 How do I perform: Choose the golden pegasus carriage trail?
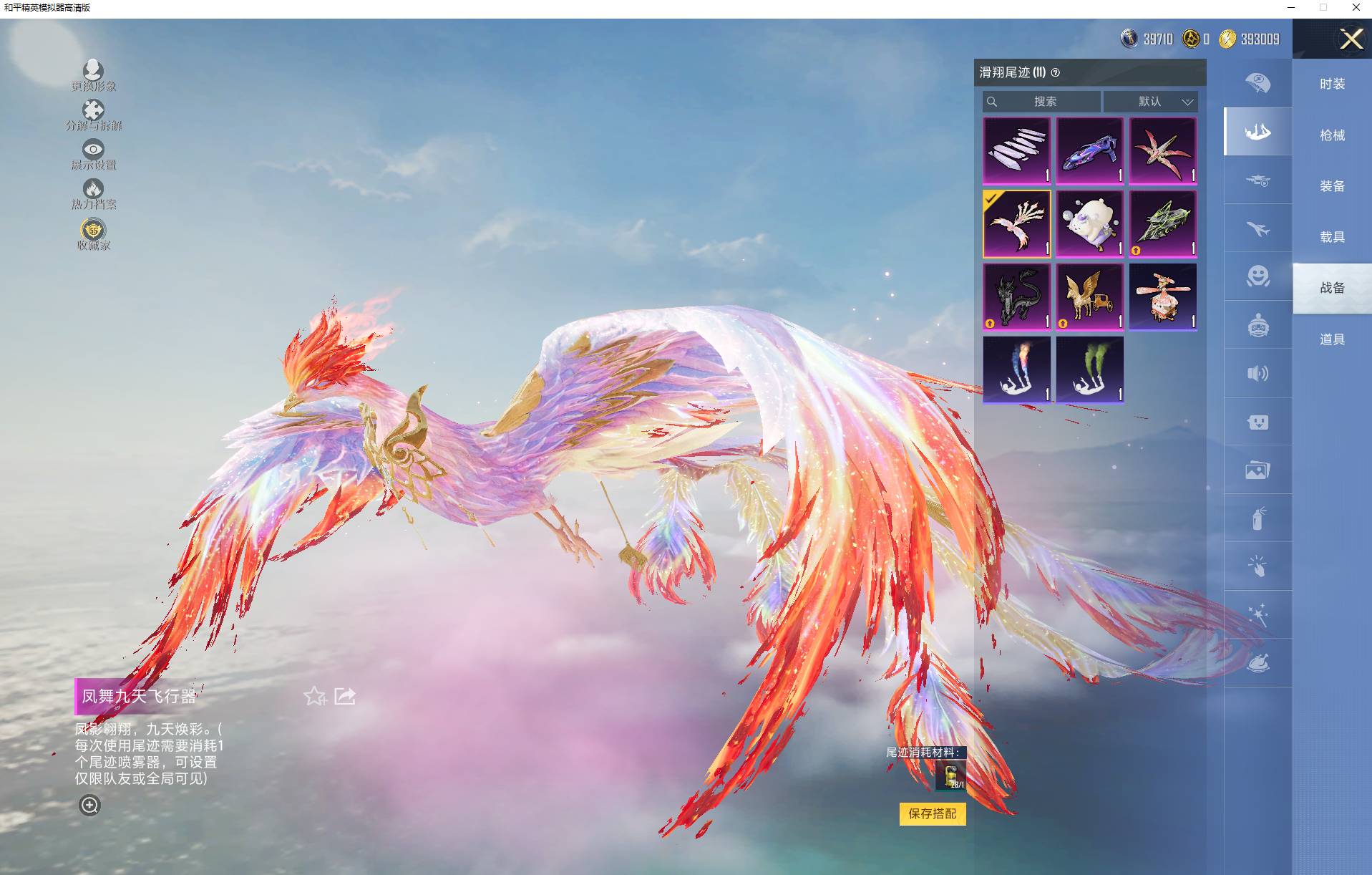tap(1089, 296)
